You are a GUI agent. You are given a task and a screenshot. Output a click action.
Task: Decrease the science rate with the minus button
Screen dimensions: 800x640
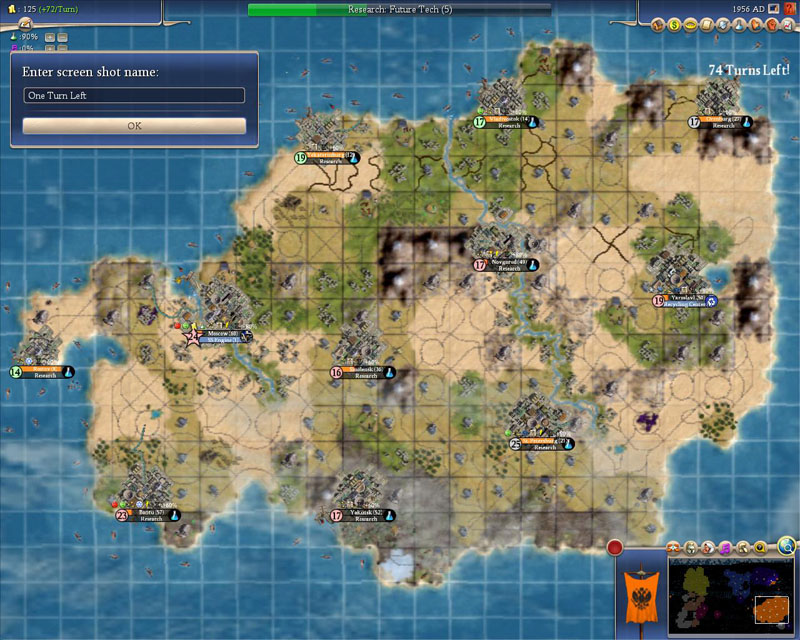pyautogui.click(x=62, y=37)
